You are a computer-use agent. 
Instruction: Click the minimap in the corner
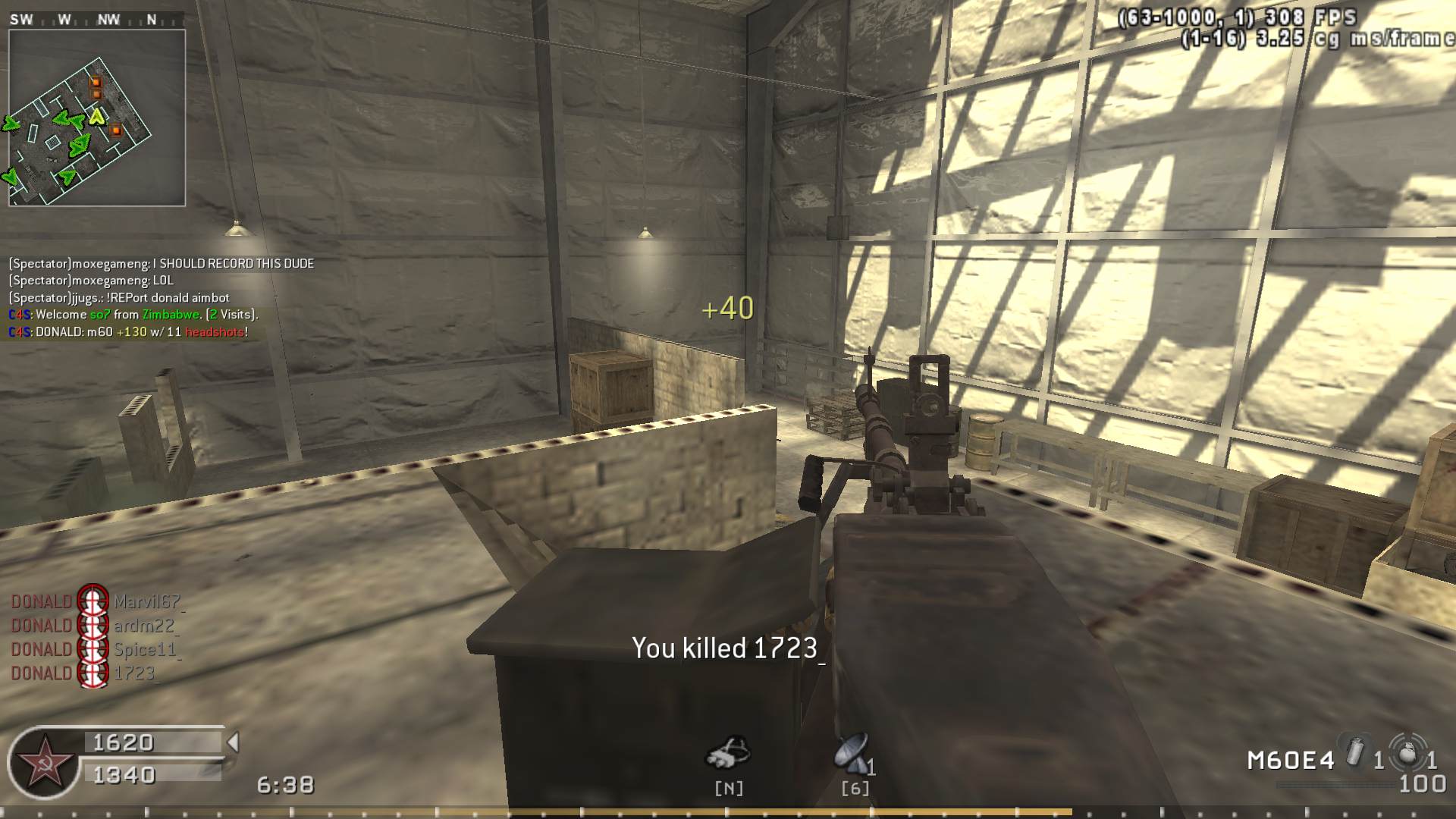coord(96,118)
